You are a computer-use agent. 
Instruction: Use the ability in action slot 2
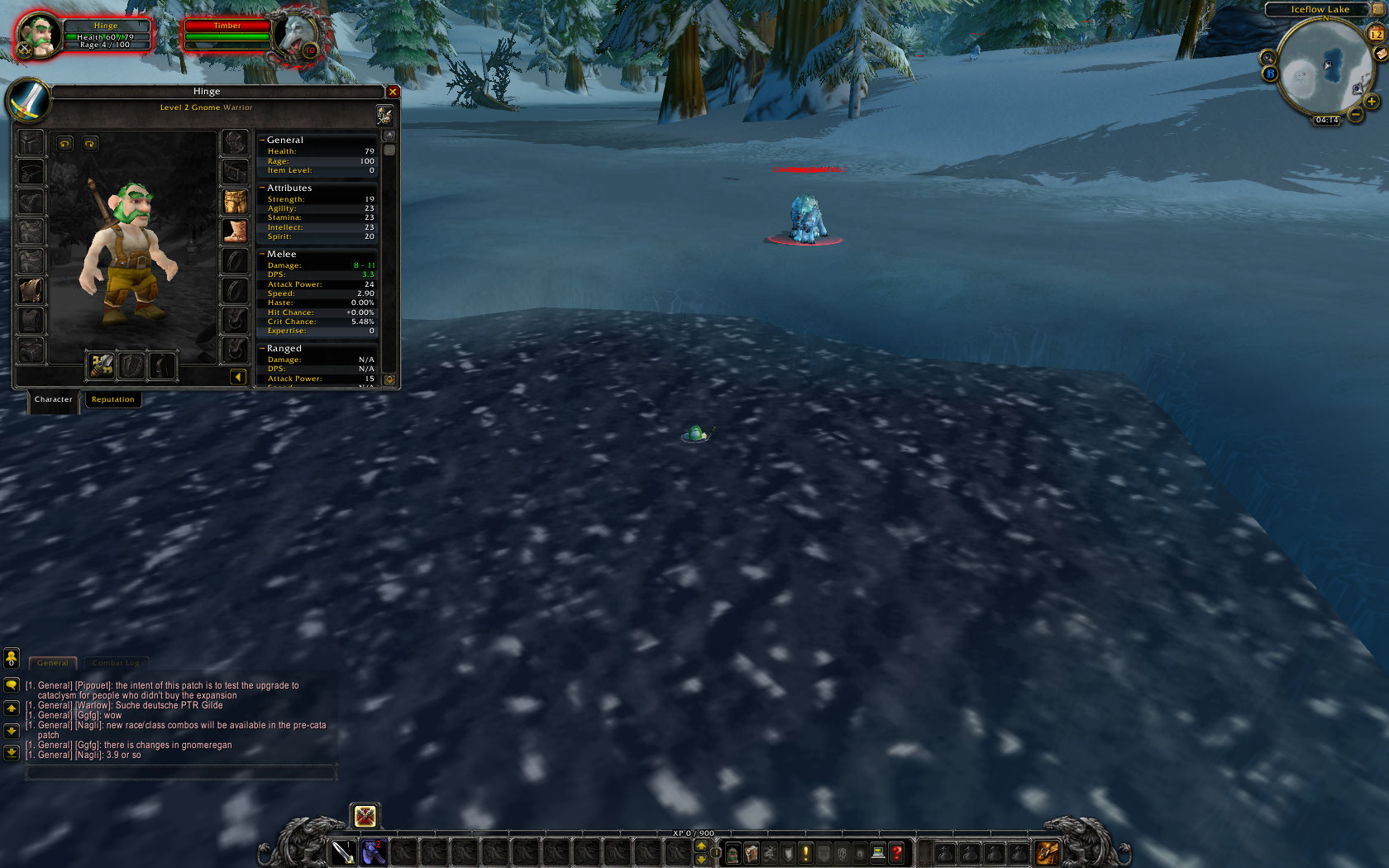coord(374,852)
